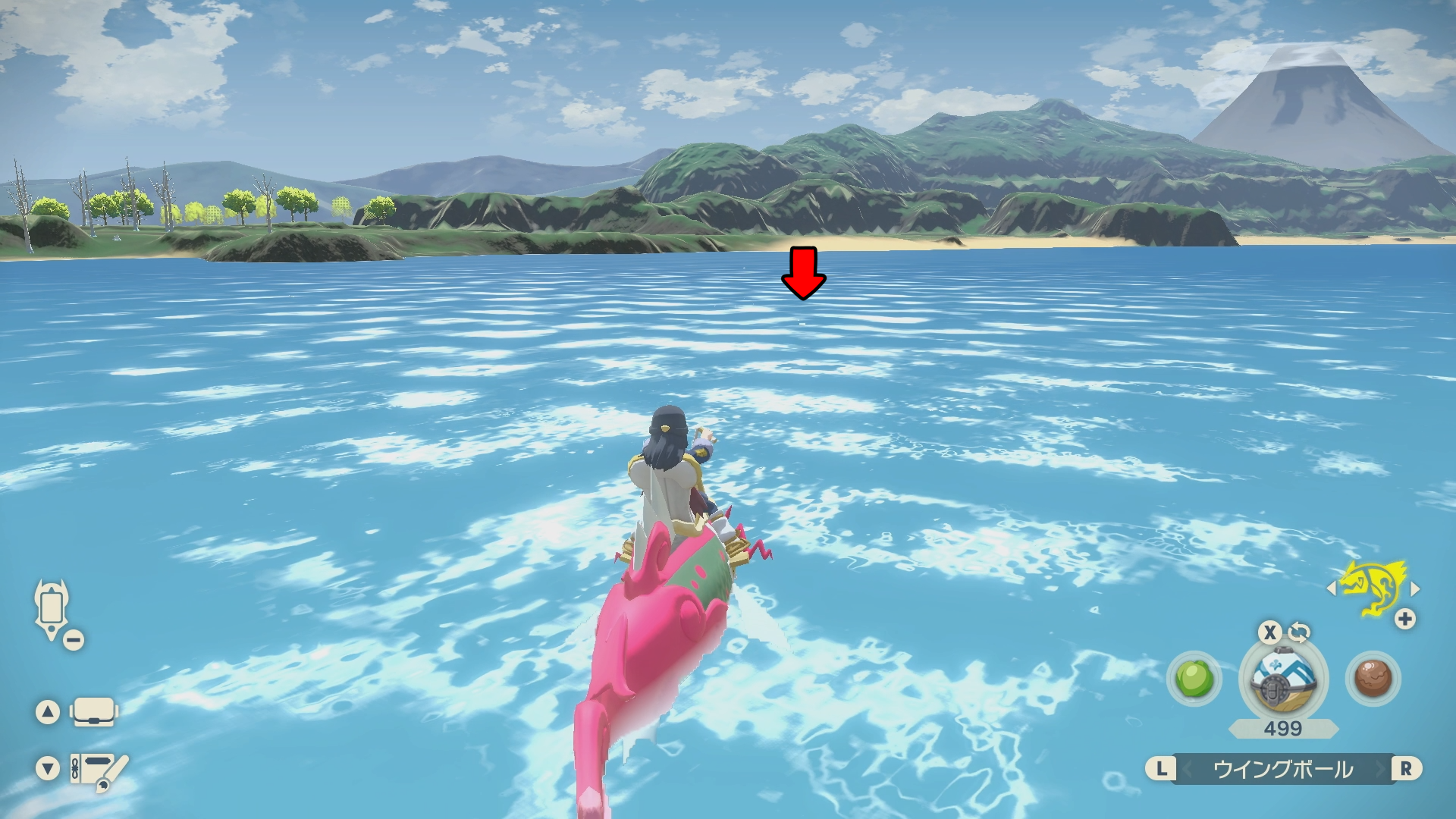Select the yellow Basculegion ride icon
Screen dimensions: 1456x819
pyautogui.click(x=1373, y=588)
